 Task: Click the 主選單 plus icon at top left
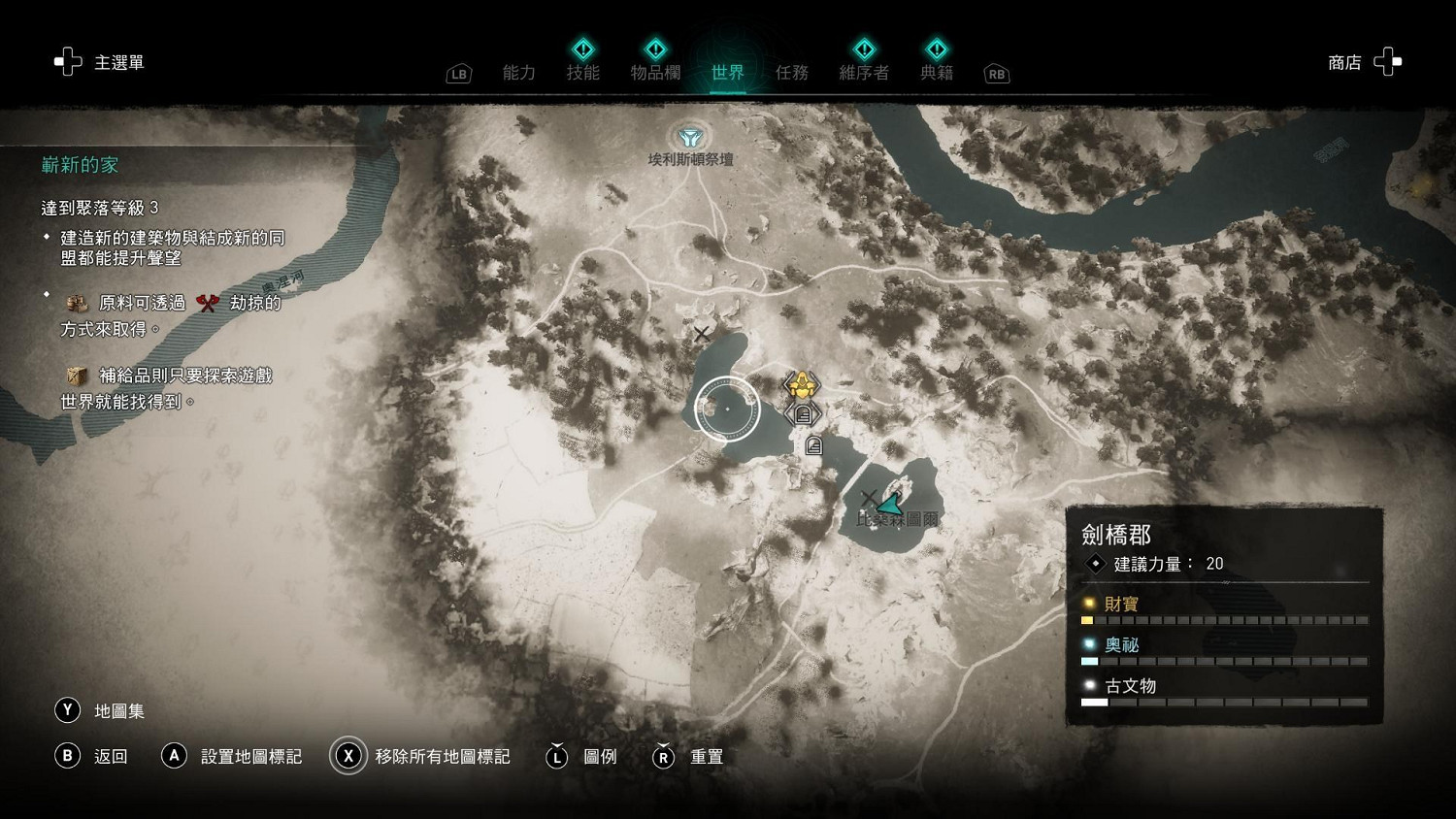point(67,61)
